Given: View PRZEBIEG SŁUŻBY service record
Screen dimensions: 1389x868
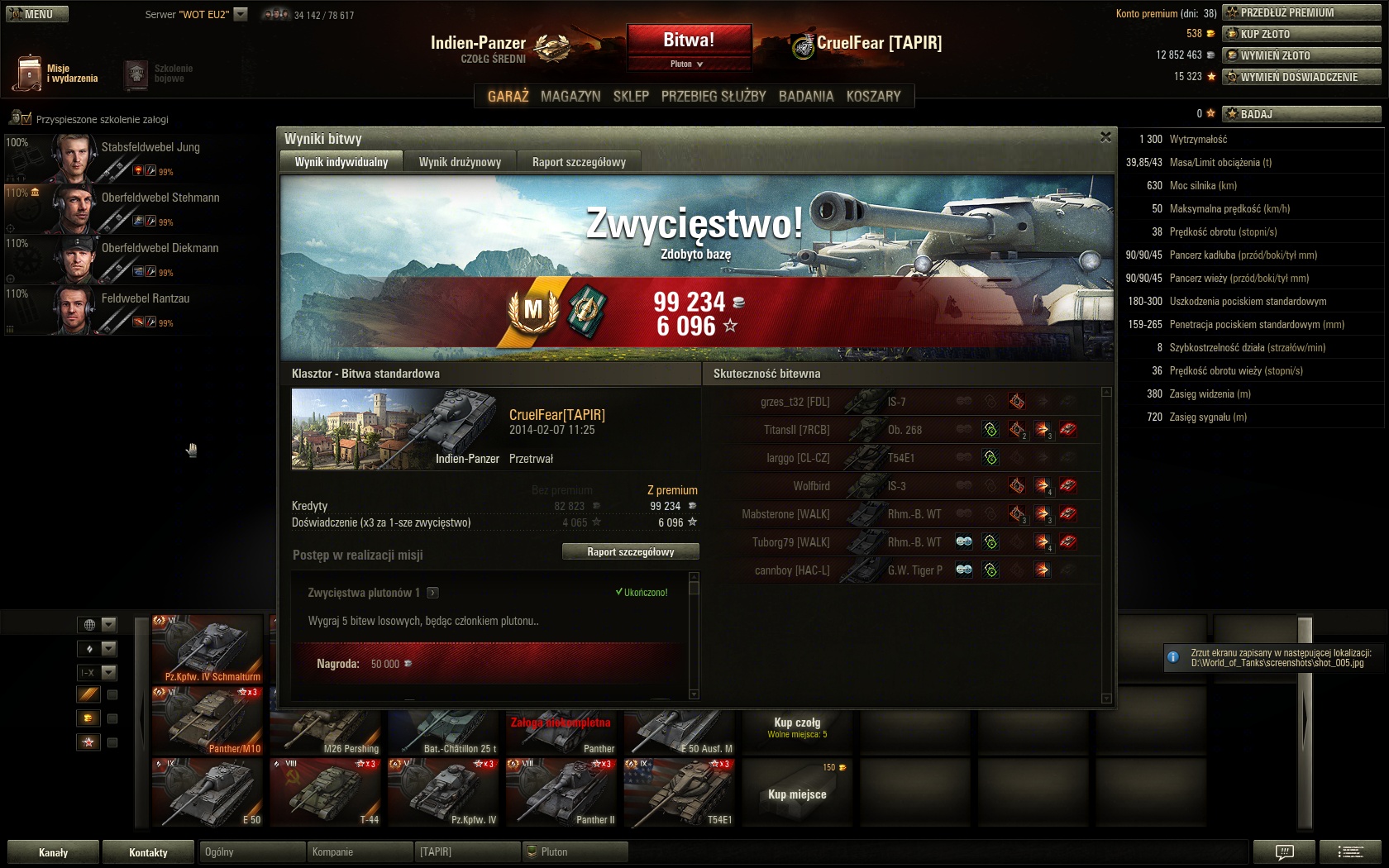Looking at the screenshot, I should [x=714, y=97].
